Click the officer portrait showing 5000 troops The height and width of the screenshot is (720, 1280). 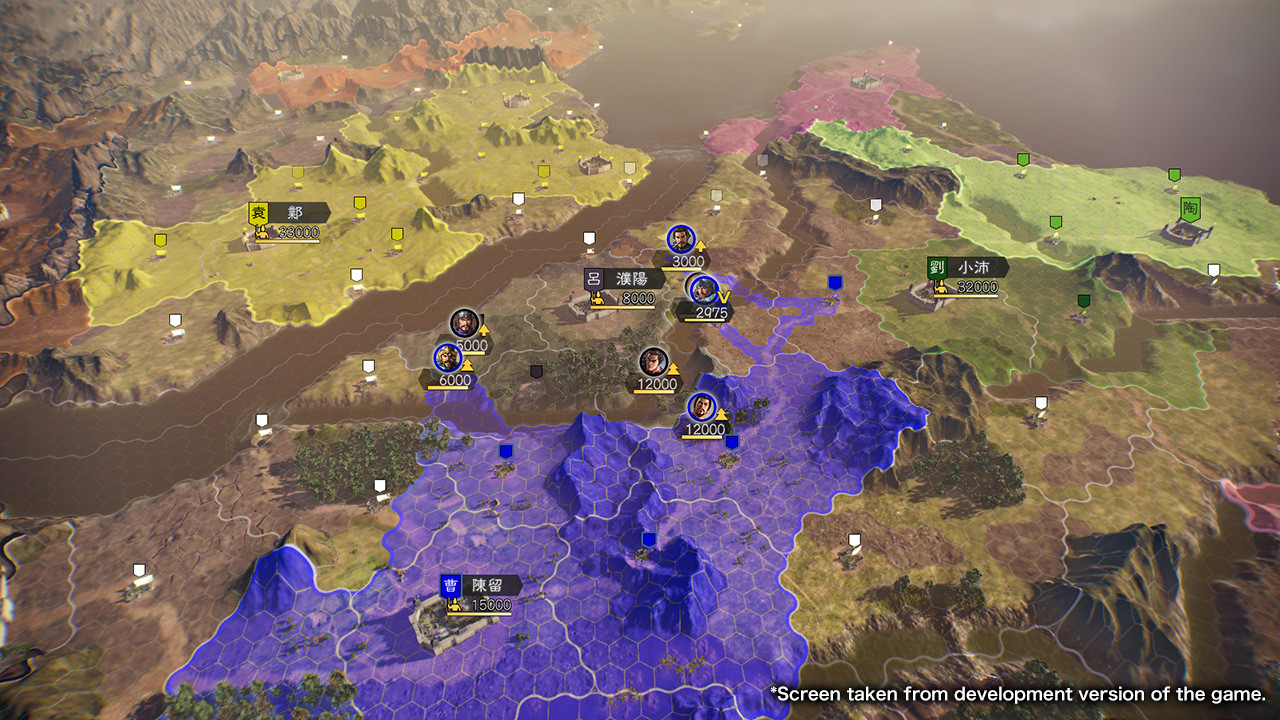[x=465, y=323]
